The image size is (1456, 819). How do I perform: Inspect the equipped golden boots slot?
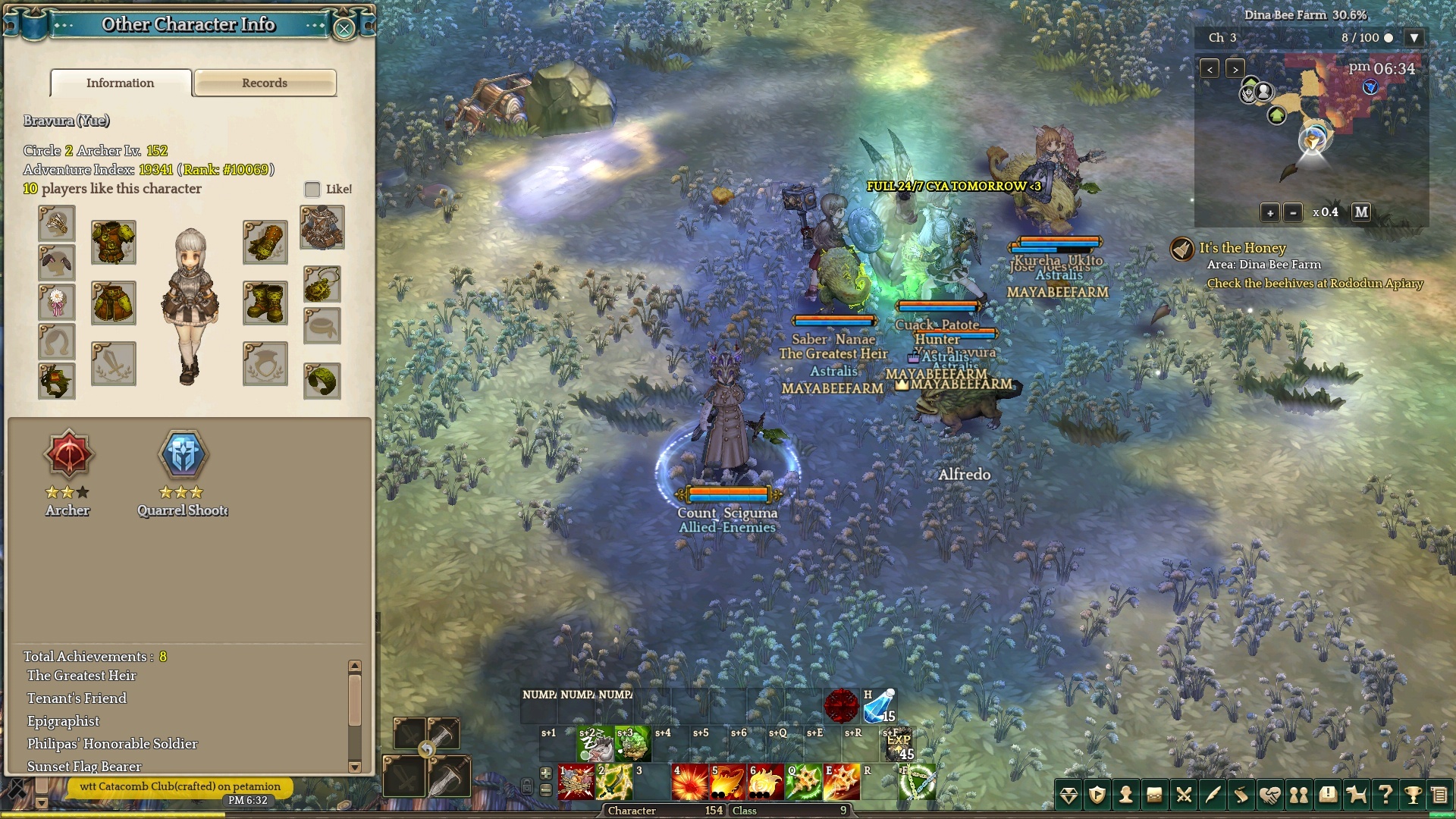point(265,303)
